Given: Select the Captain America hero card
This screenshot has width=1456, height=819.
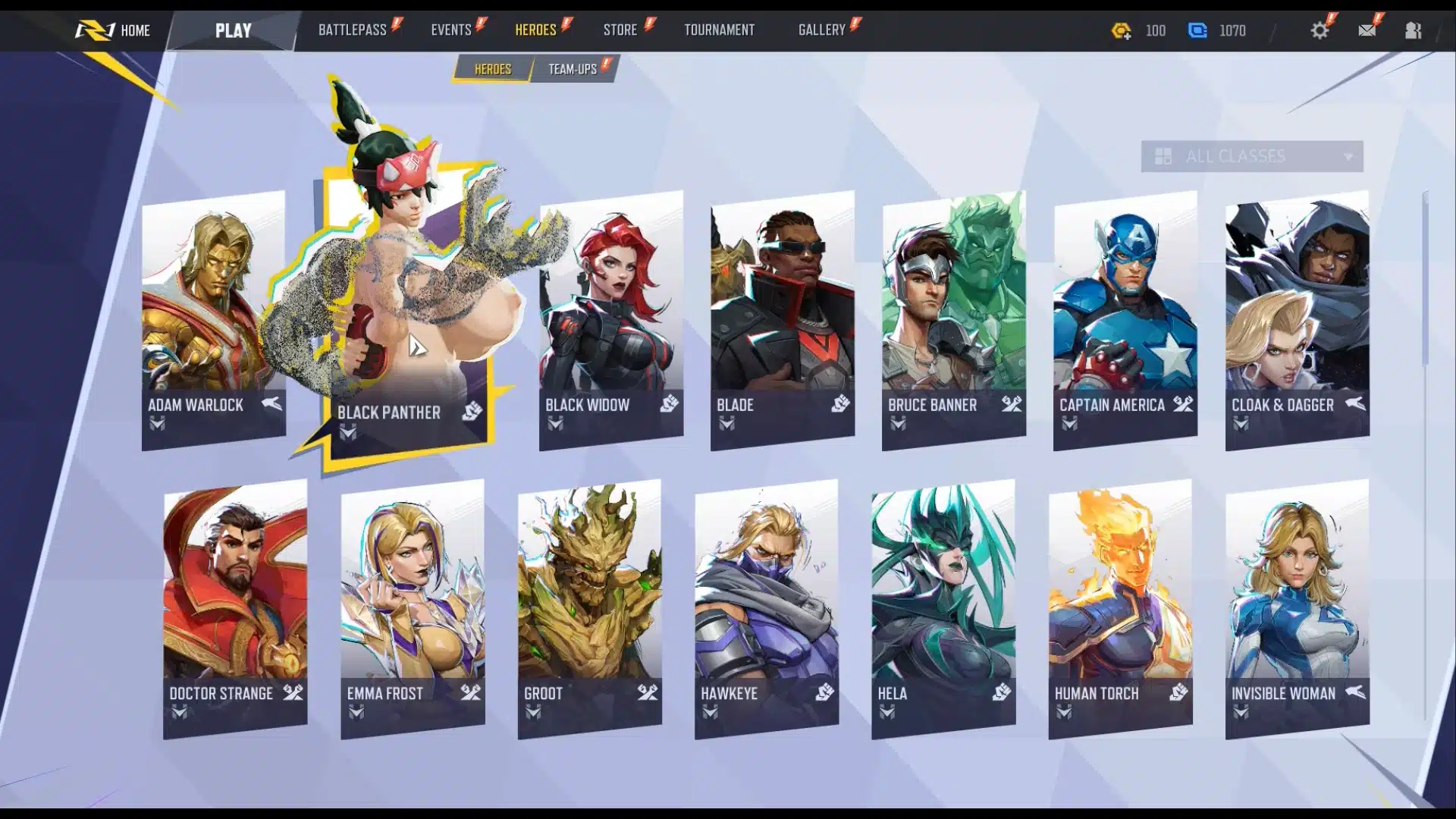Looking at the screenshot, I should click(1125, 318).
